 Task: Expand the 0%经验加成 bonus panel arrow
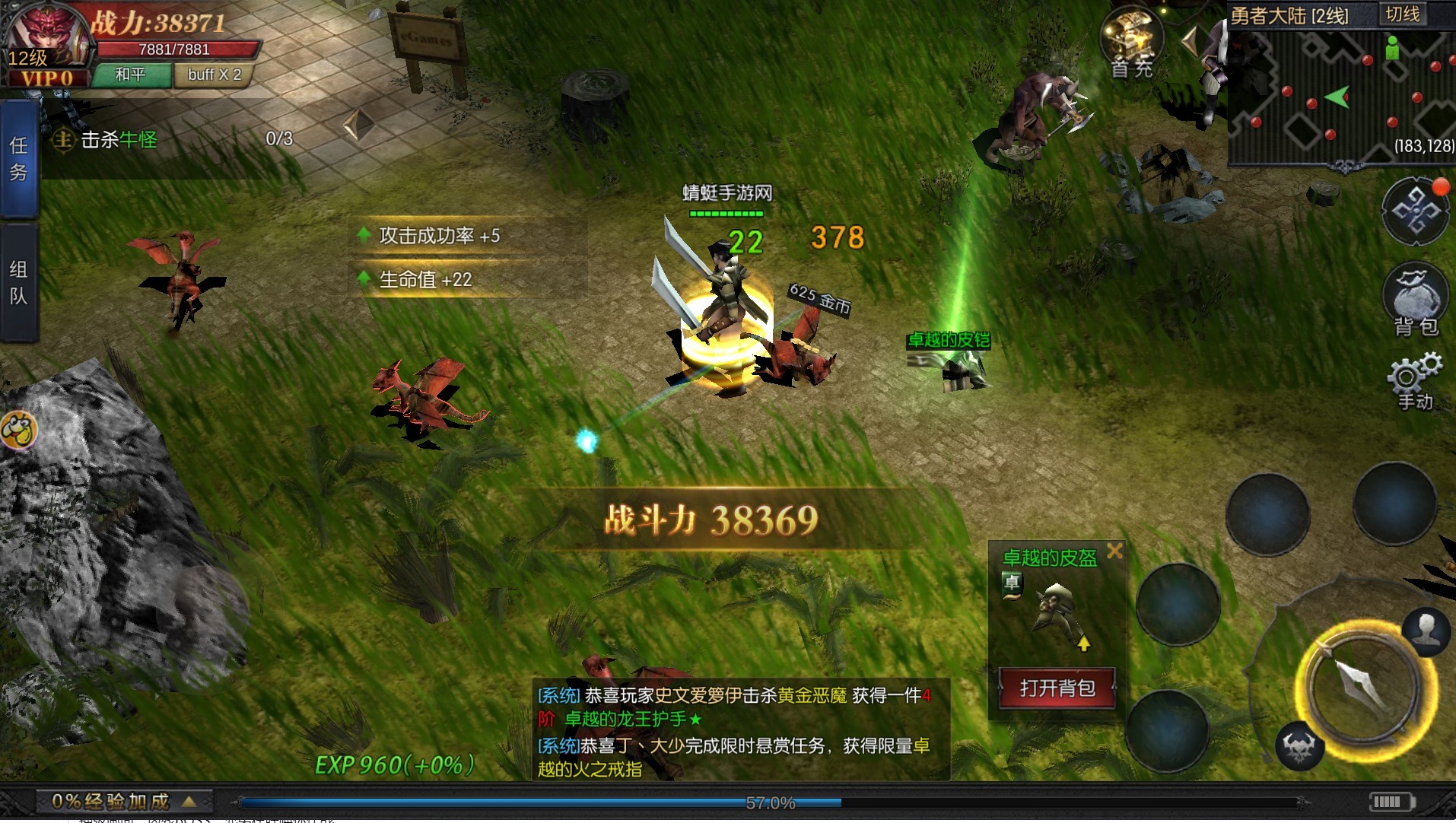click(x=188, y=801)
